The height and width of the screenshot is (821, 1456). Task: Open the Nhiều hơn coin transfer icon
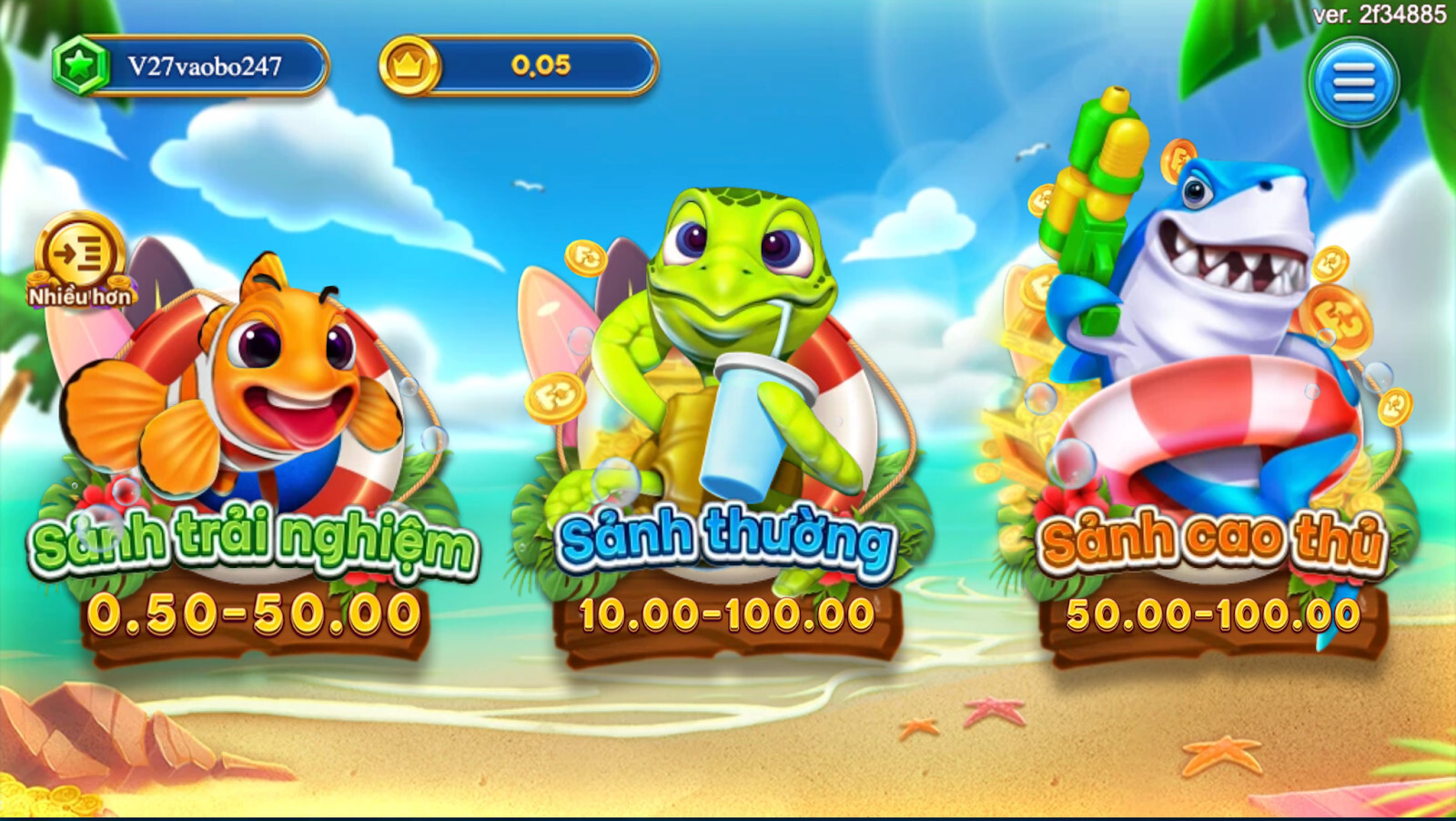80,261
